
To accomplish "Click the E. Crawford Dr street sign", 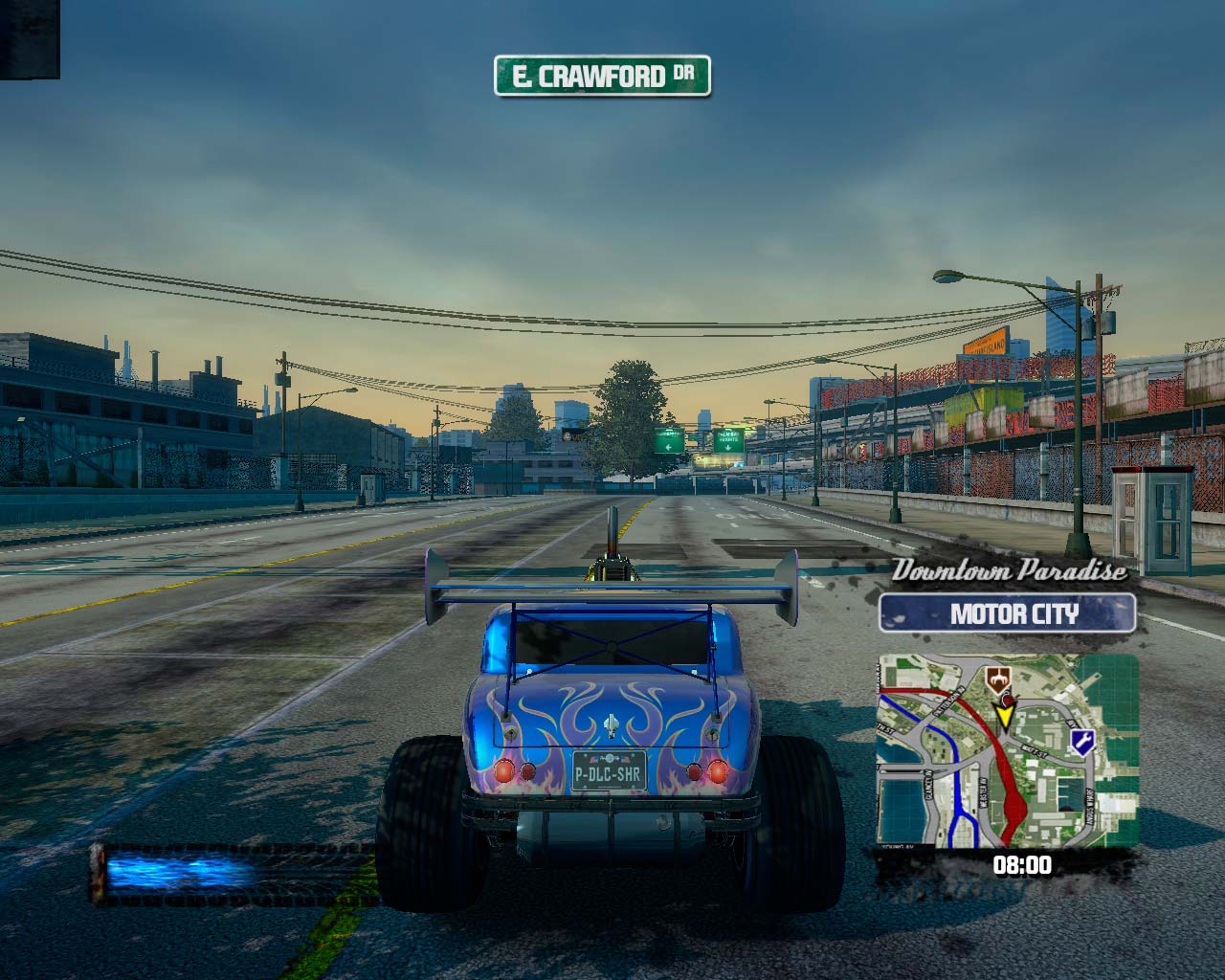I will 602,76.
